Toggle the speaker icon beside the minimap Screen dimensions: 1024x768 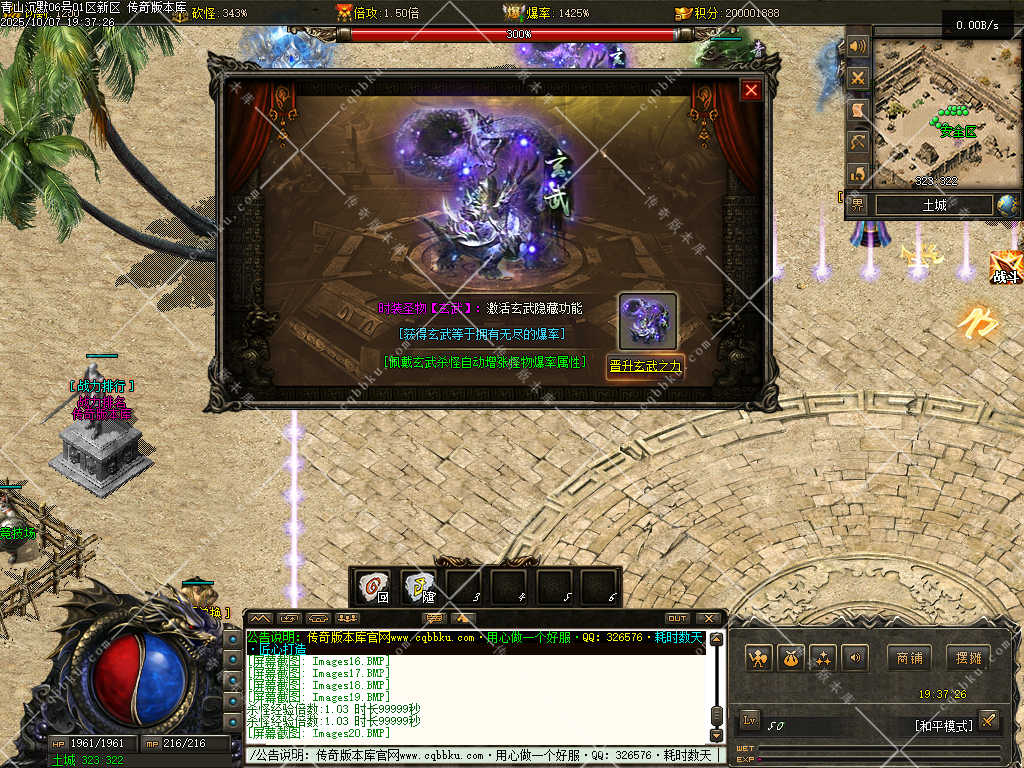click(x=857, y=46)
